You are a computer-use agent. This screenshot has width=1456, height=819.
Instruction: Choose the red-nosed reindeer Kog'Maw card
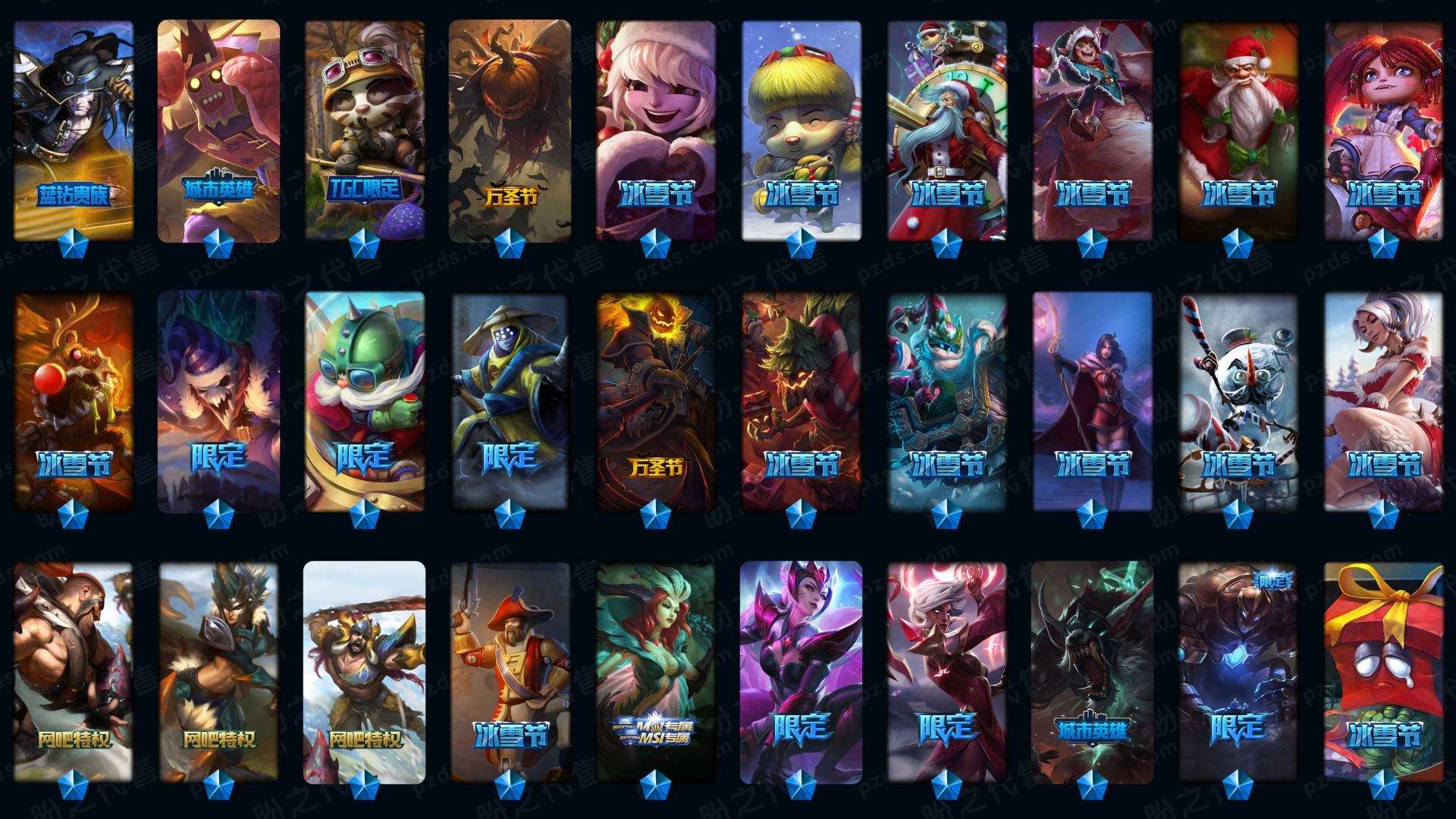click(74, 402)
